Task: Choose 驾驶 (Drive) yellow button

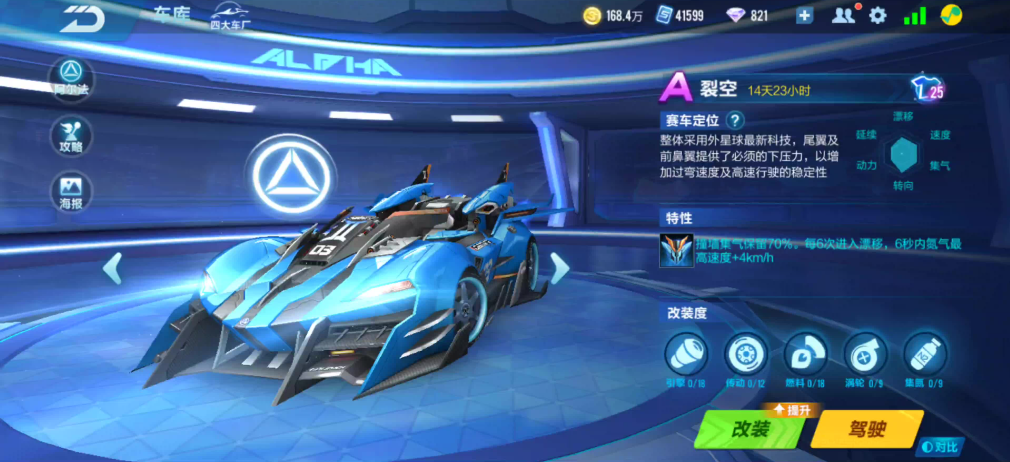Action: [x=864, y=429]
